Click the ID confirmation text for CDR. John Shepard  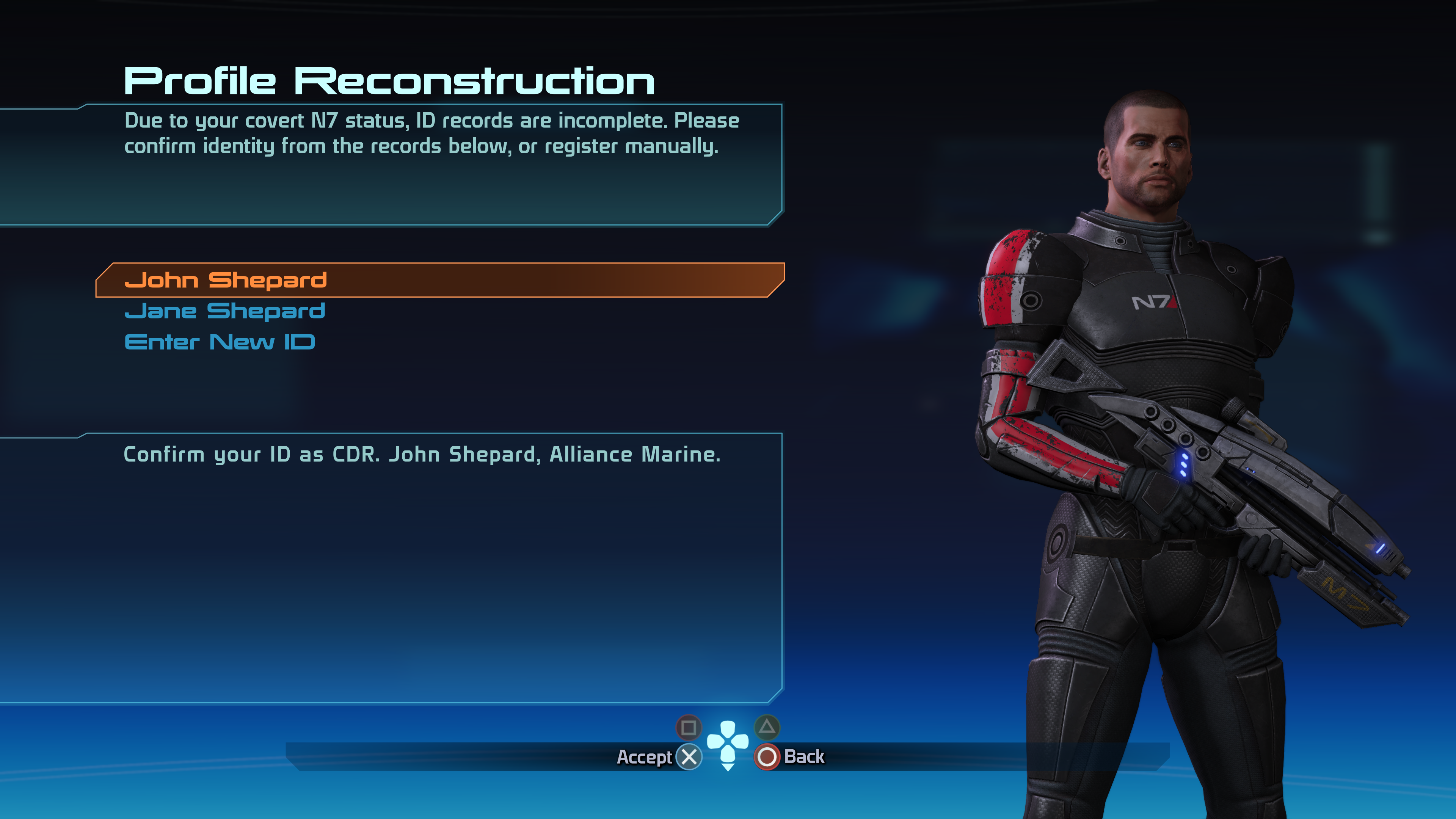click(x=422, y=454)
